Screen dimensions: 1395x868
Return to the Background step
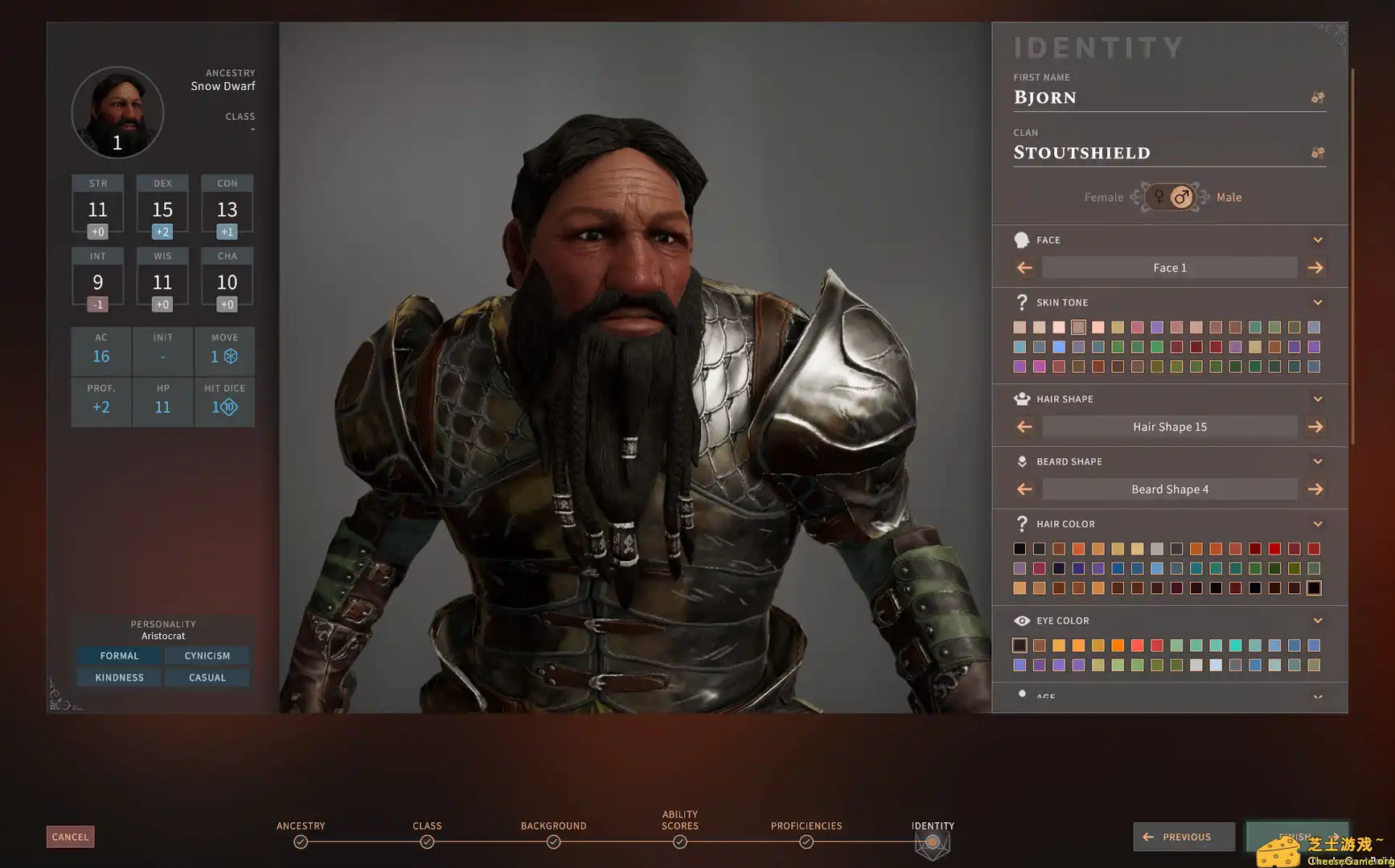coord(553,841)
